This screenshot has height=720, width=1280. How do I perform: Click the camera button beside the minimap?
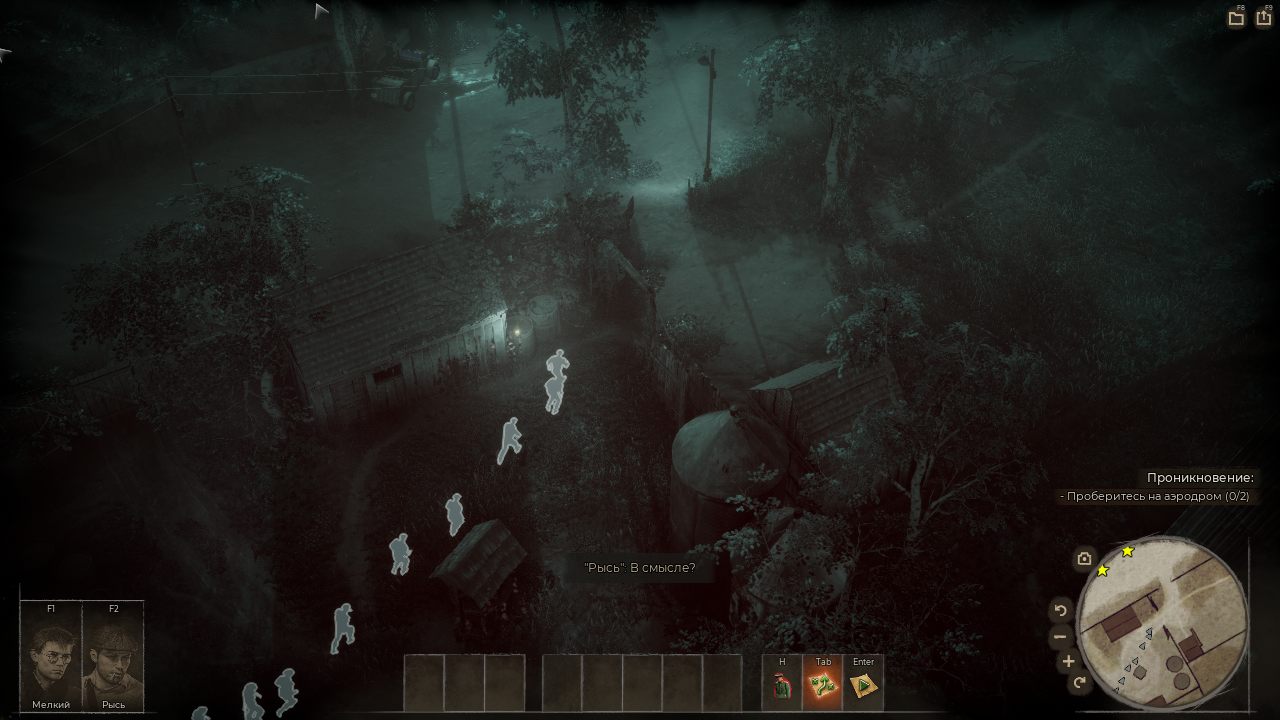(x=1084, y=560)
